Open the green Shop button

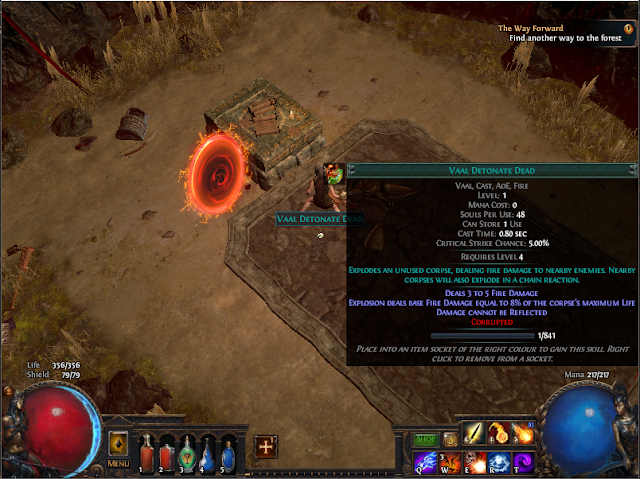427,438
